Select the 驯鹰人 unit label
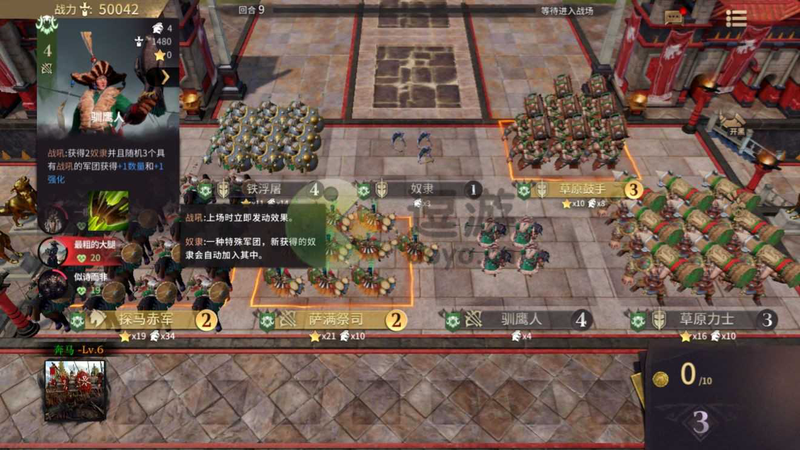The width and height of the screenshot is (800, 450). (521, 320)
